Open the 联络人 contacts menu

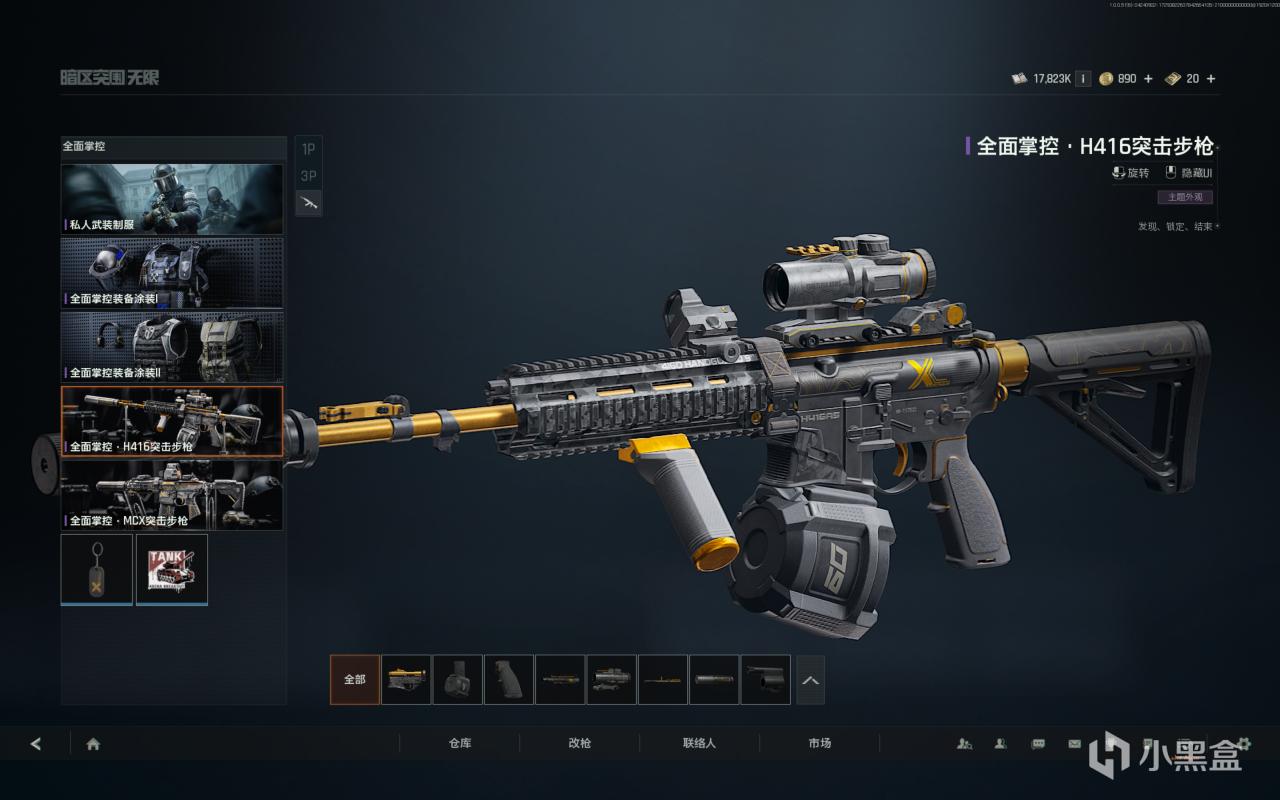click(700, 743)
